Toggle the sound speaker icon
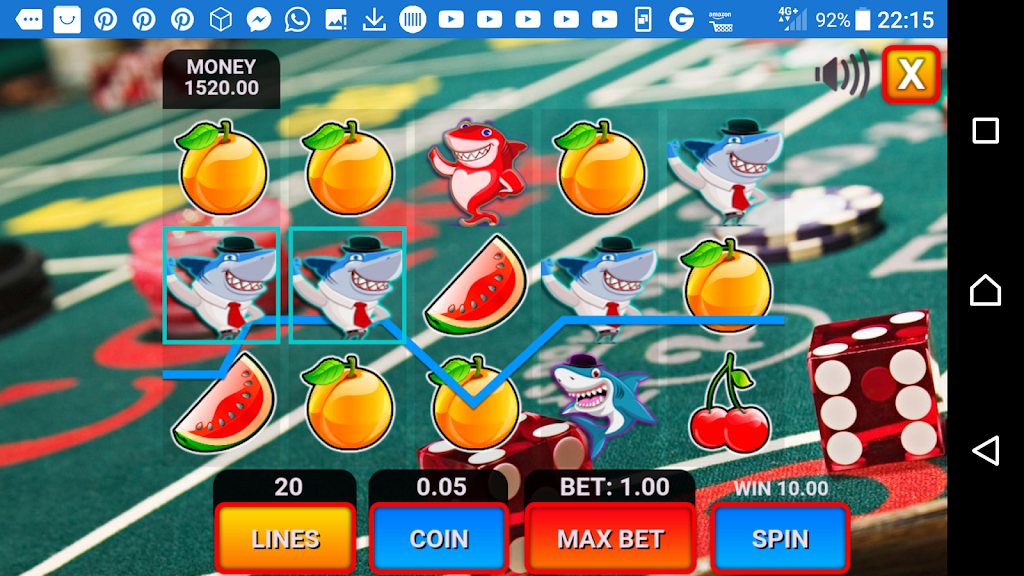Screen dimensions: 1024x576 841,74
